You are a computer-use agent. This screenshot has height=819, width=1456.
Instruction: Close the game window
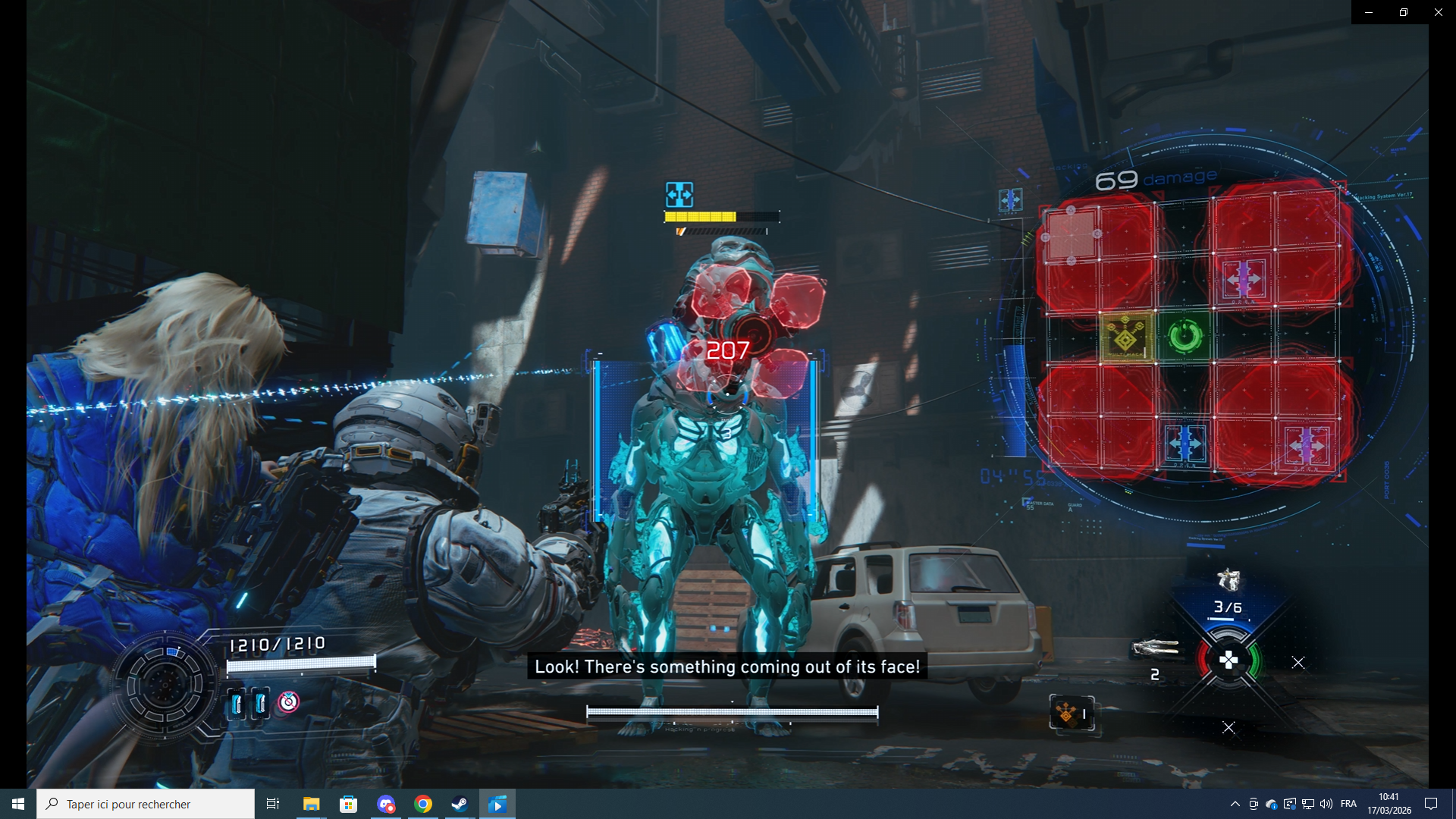pos(1438,12)
